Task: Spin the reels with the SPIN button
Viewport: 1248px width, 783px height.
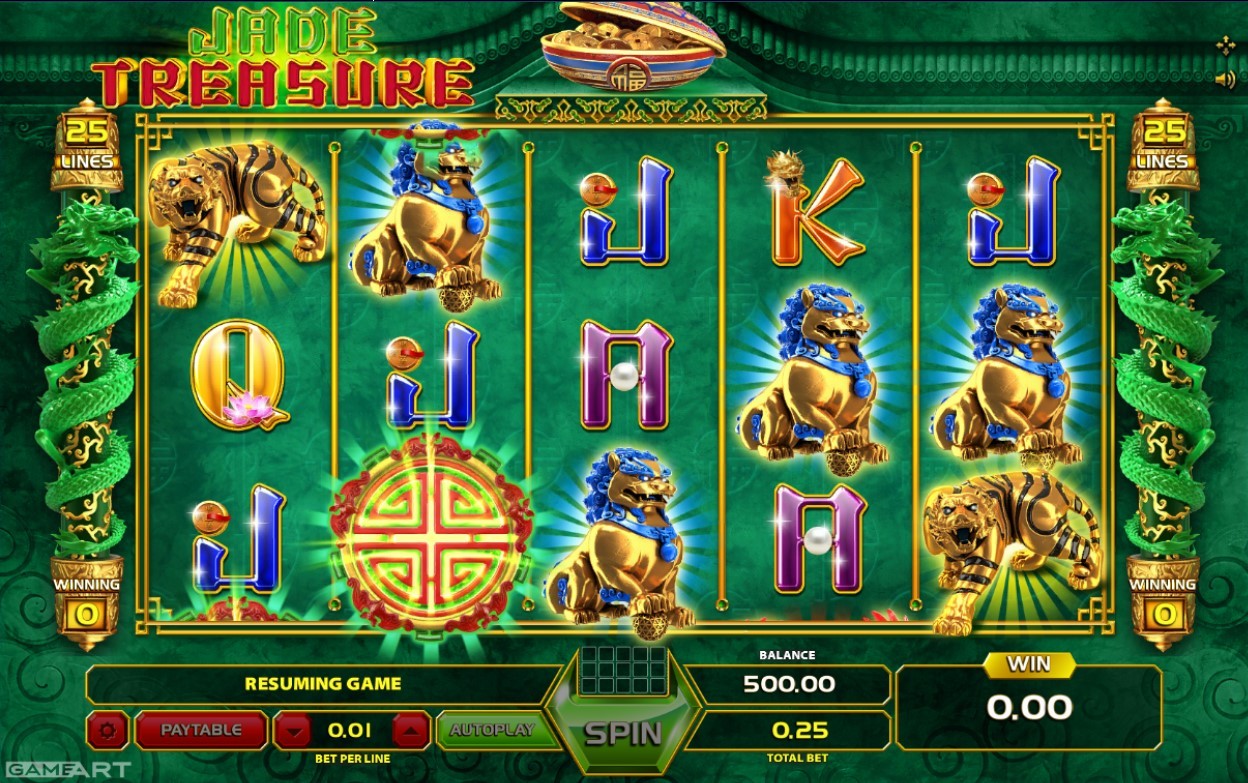Action: [x=623, y=733]
